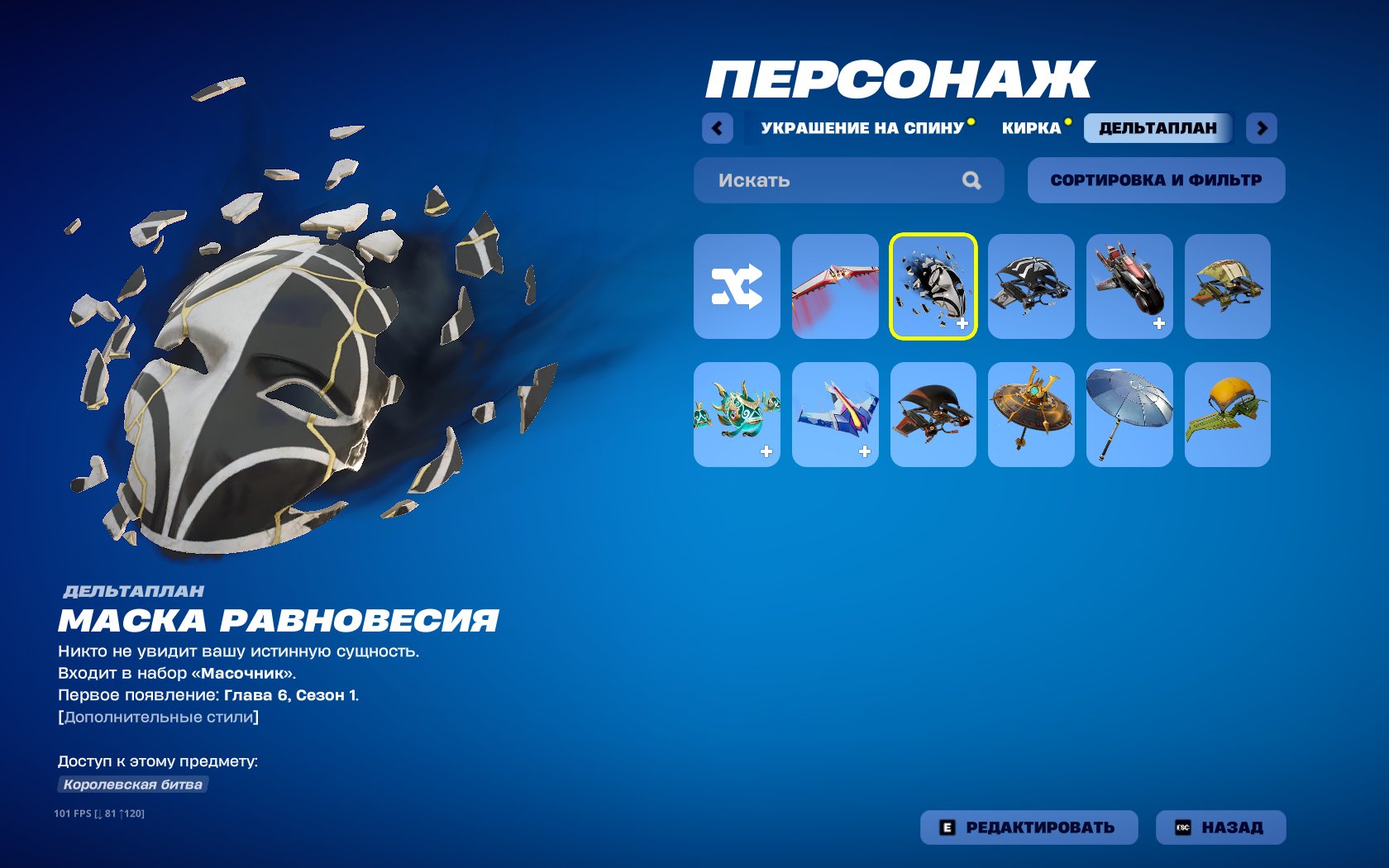This screenshot has height=868, width=1389.
Task: Switch to the КИРКА tab
Action: 1032,127
